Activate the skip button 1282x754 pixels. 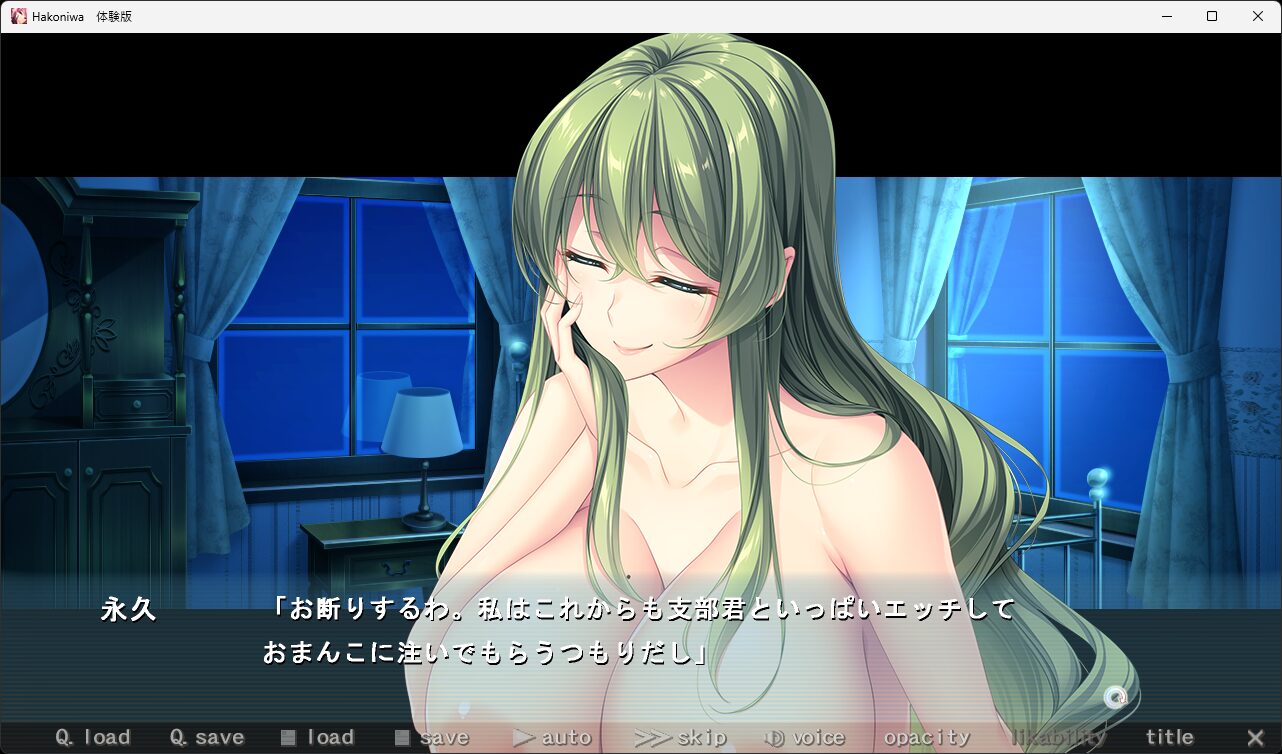(681, 738)
